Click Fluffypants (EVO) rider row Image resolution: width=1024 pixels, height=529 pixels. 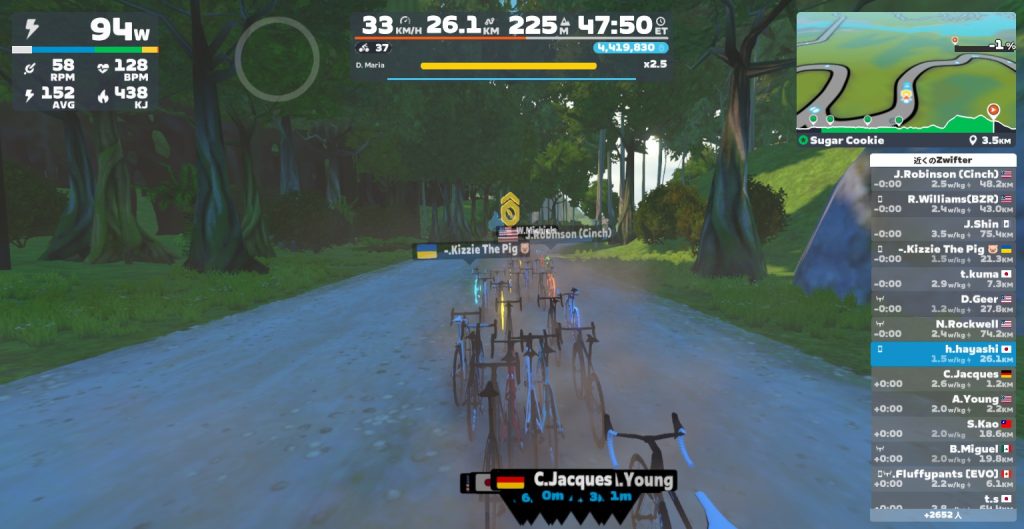(943, 479)
